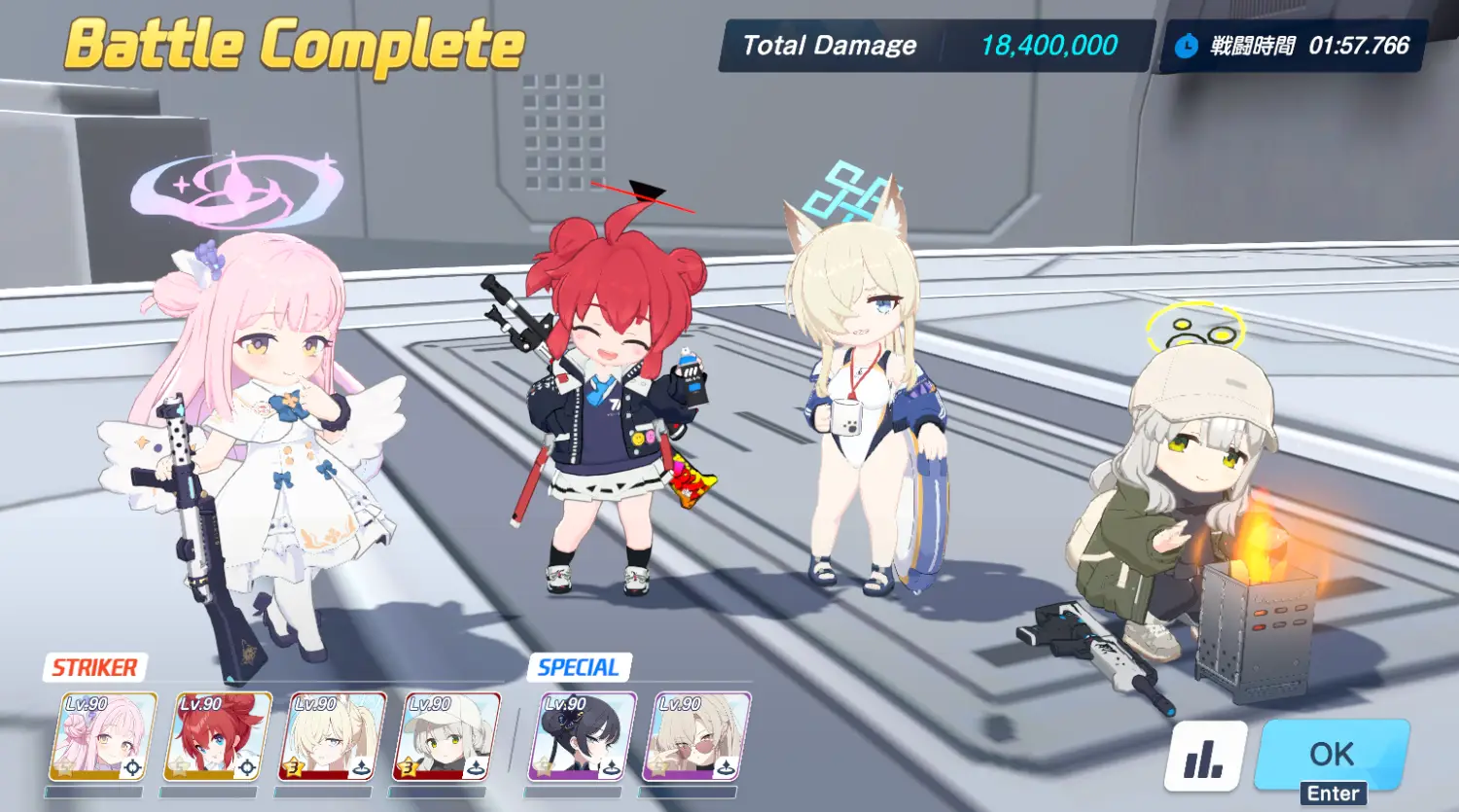Confirm battle results with the OK button

coord(1331,754)
